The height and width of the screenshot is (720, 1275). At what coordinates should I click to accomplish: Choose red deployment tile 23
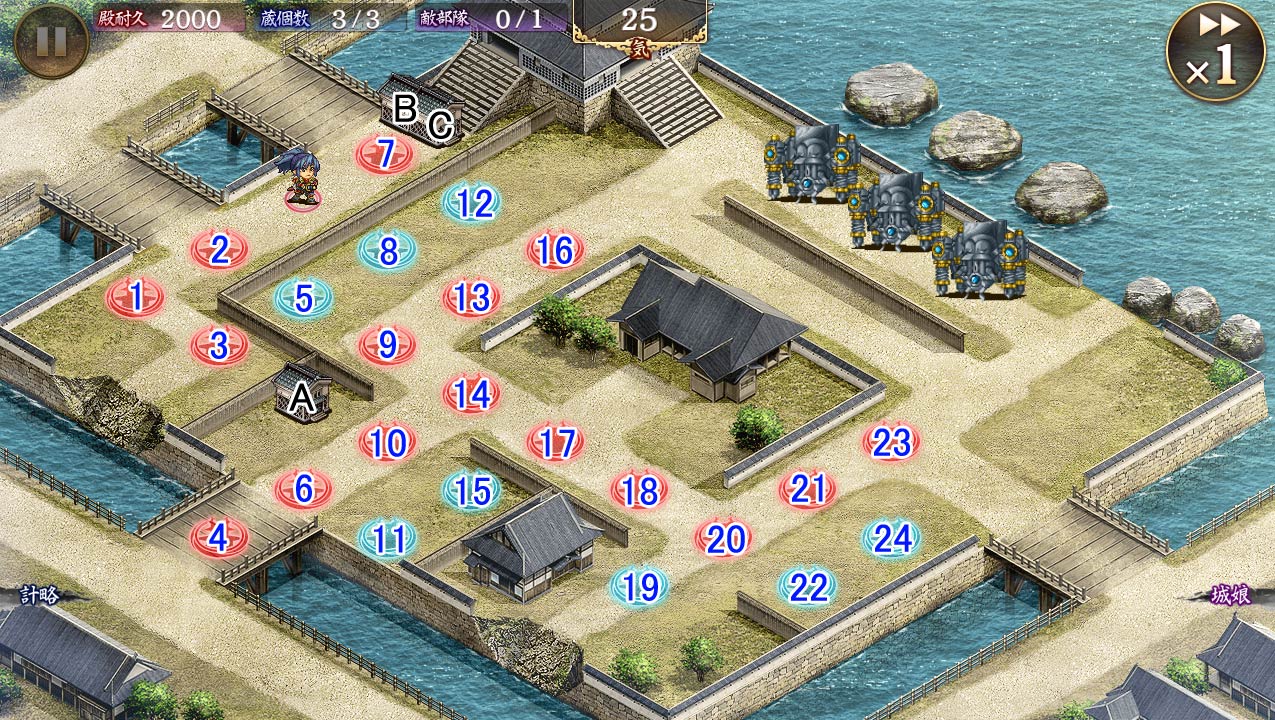891,442
